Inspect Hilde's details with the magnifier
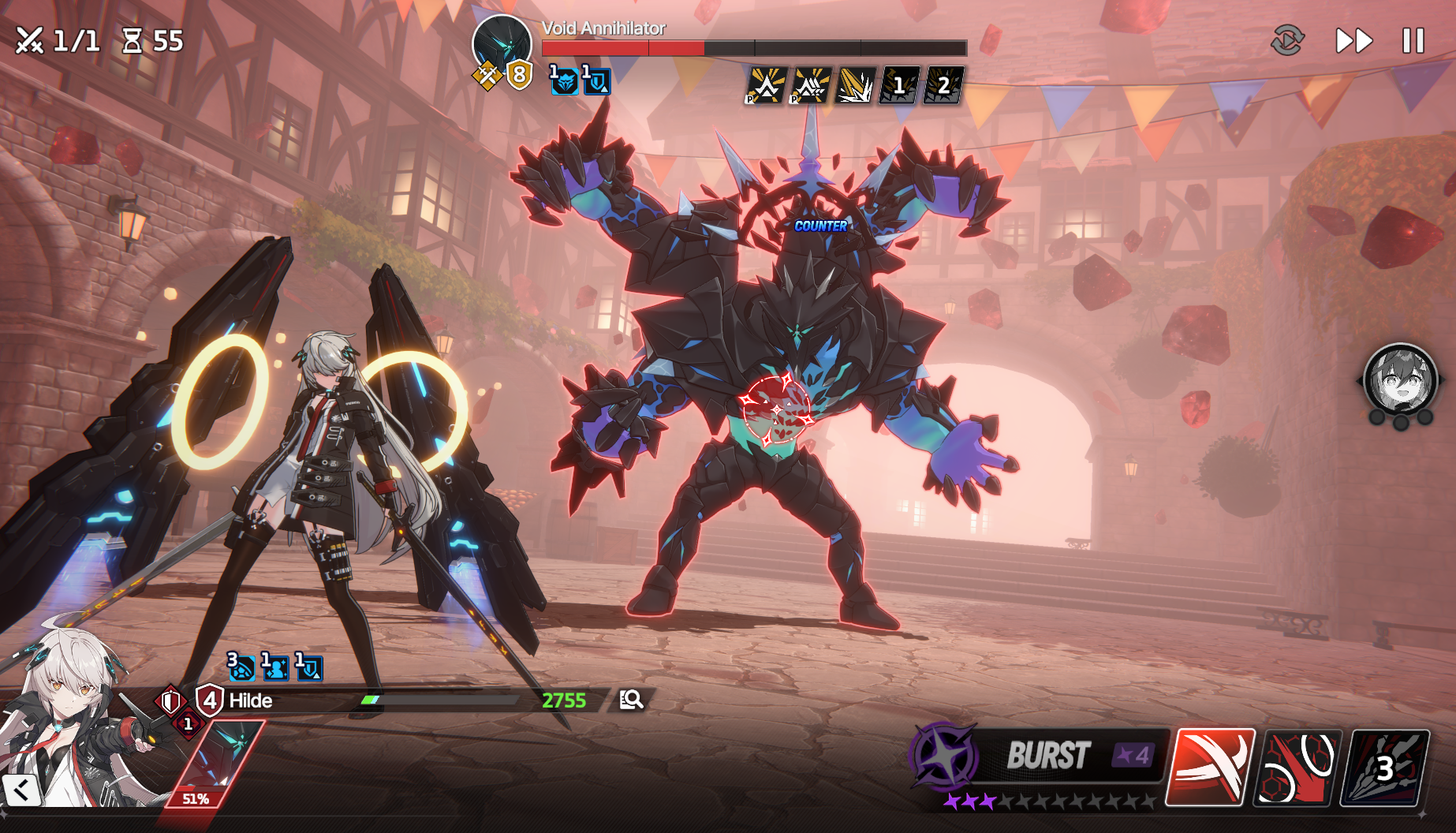This screenshot has width=1456, height=833. [x=631, y=700]
